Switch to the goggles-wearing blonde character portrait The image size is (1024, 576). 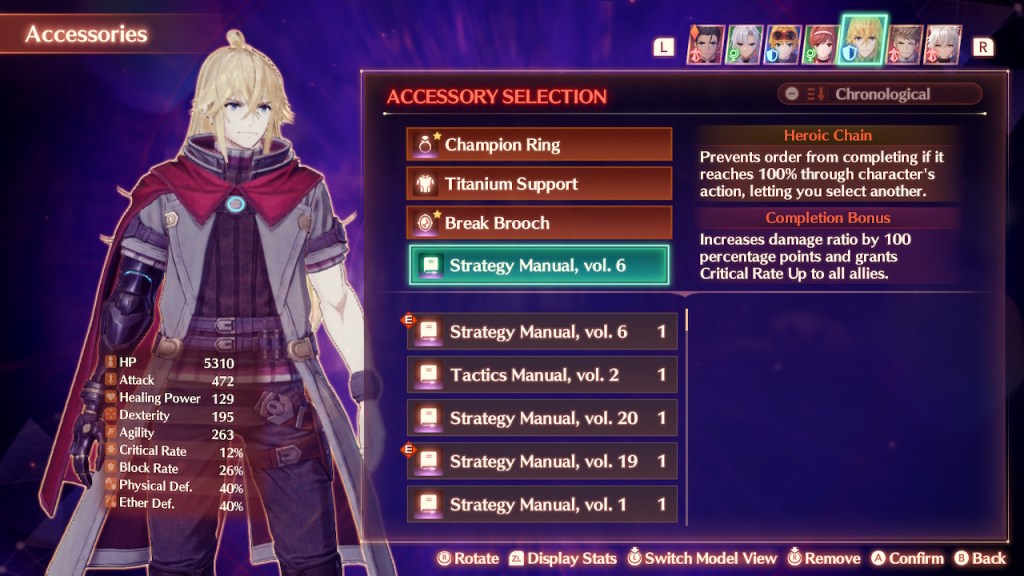coord(784,45)
